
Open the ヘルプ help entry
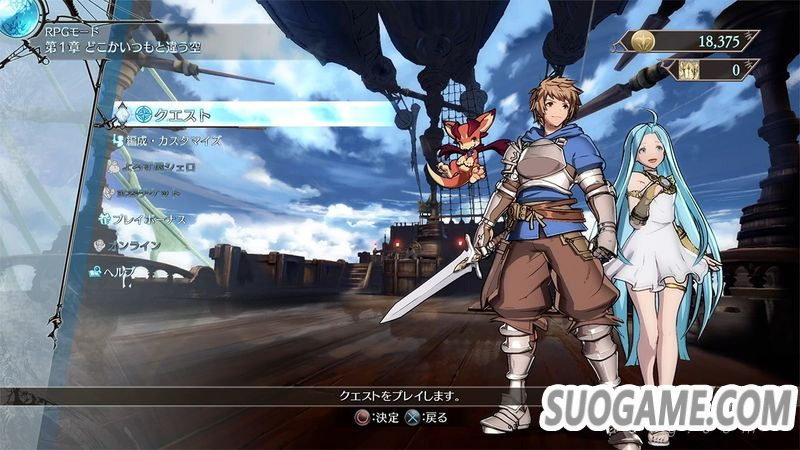tap(127, 271)
